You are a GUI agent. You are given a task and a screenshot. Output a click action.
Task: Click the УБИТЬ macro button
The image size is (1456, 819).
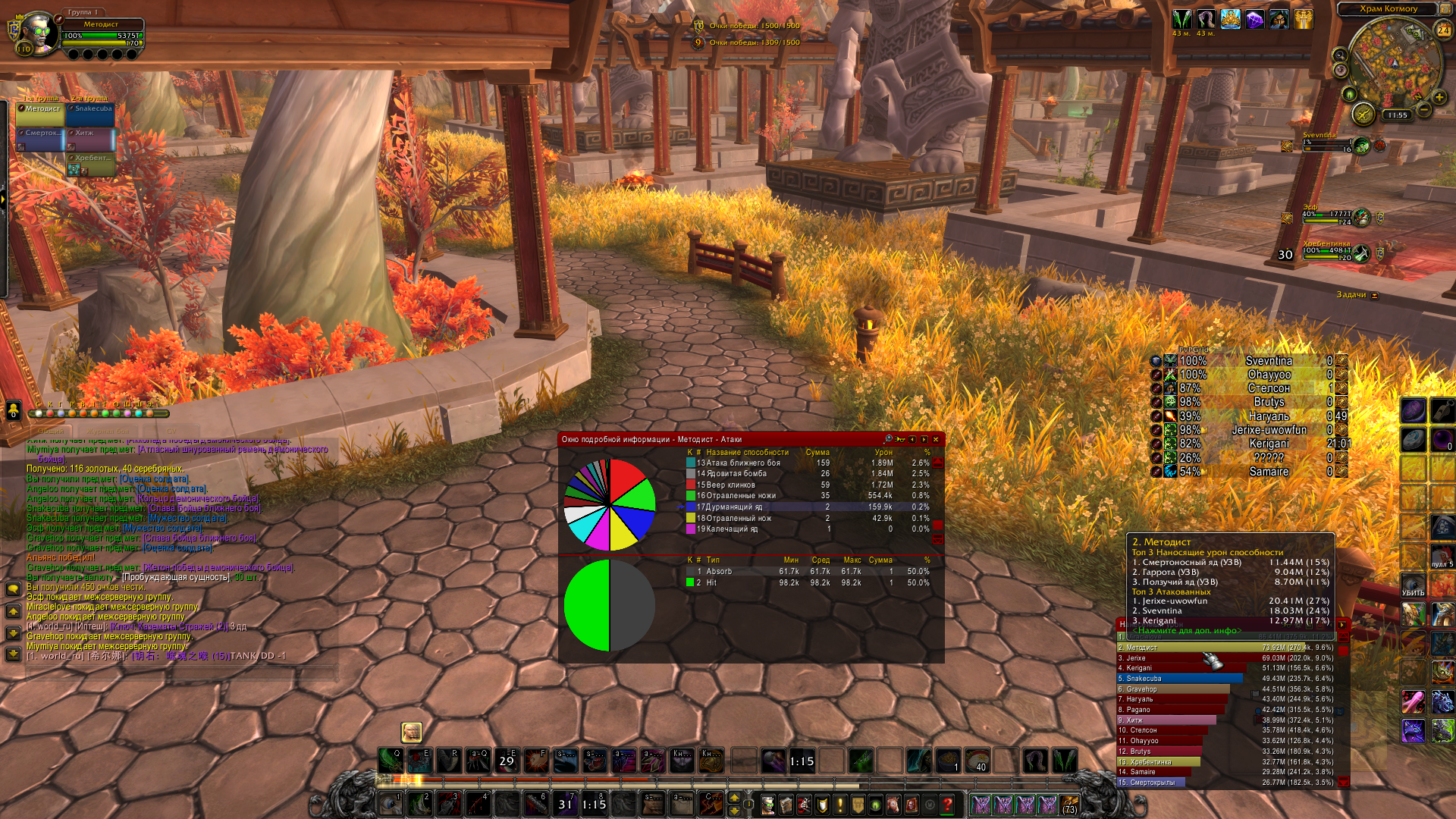coord(1413,587)
